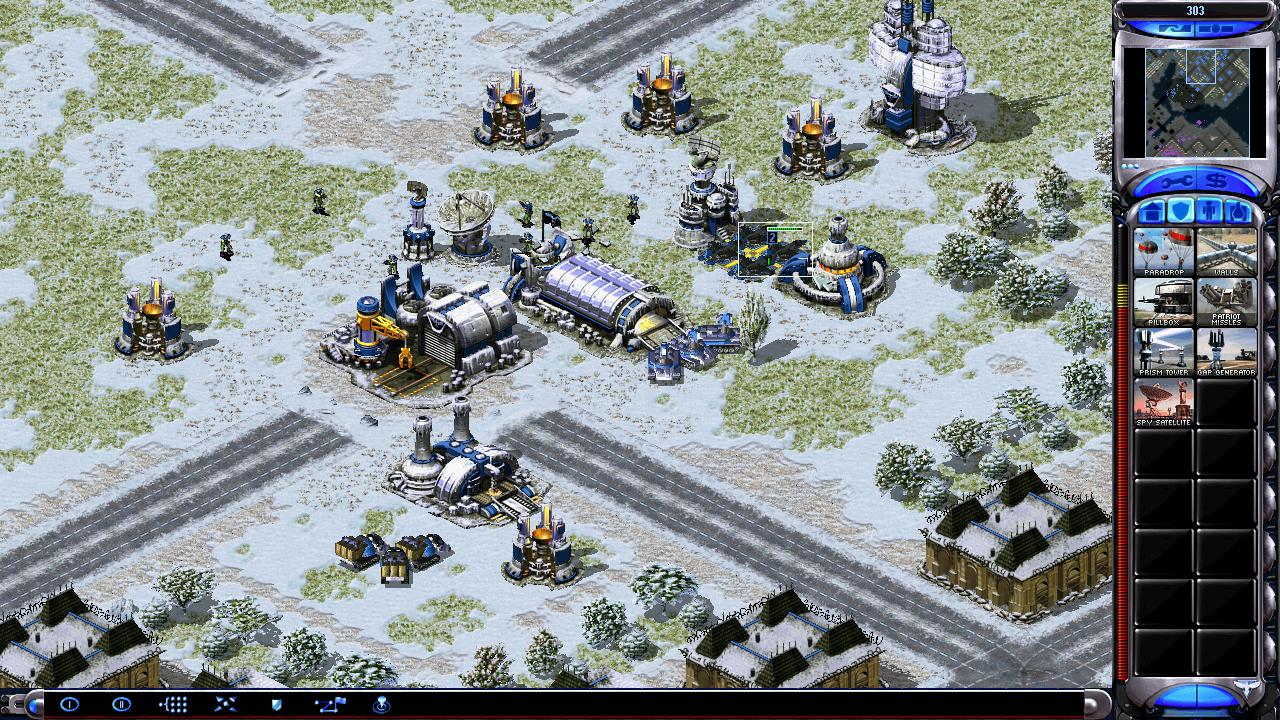Switch to the structures build tab

[x=1152, y=211]
